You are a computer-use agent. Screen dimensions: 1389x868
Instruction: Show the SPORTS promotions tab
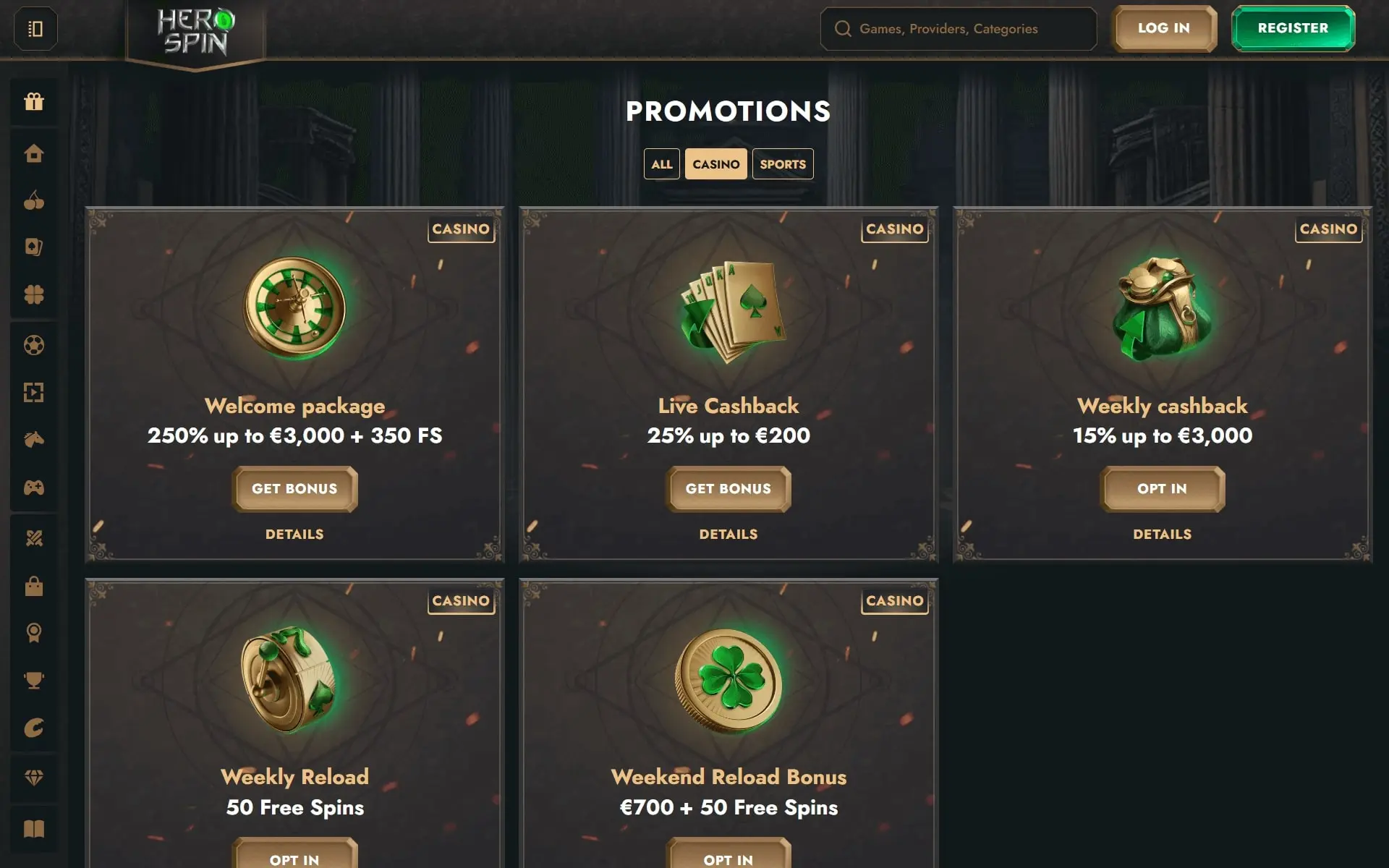pos(782,164)
